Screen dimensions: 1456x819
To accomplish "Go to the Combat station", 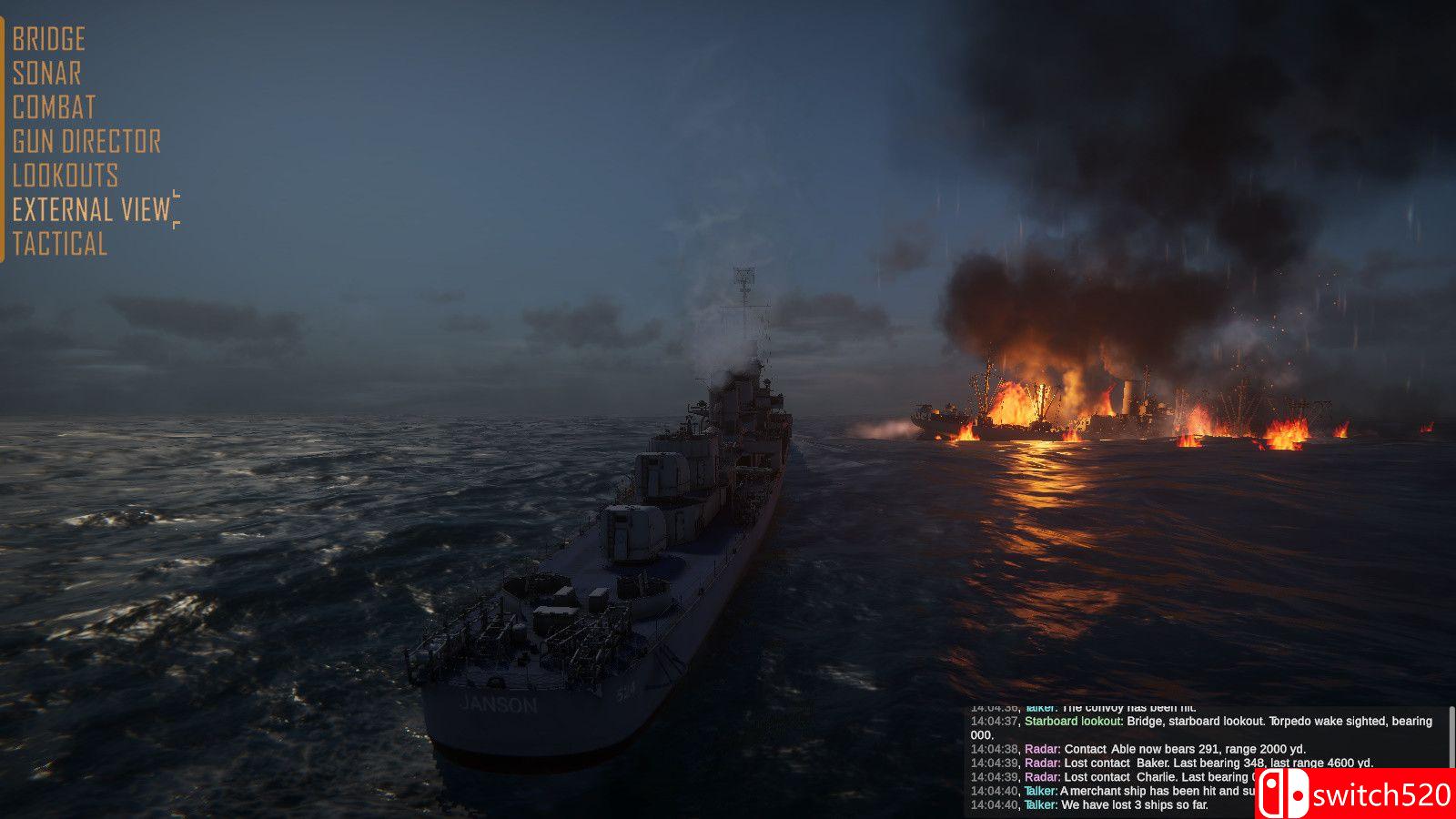I will (55, 107).
